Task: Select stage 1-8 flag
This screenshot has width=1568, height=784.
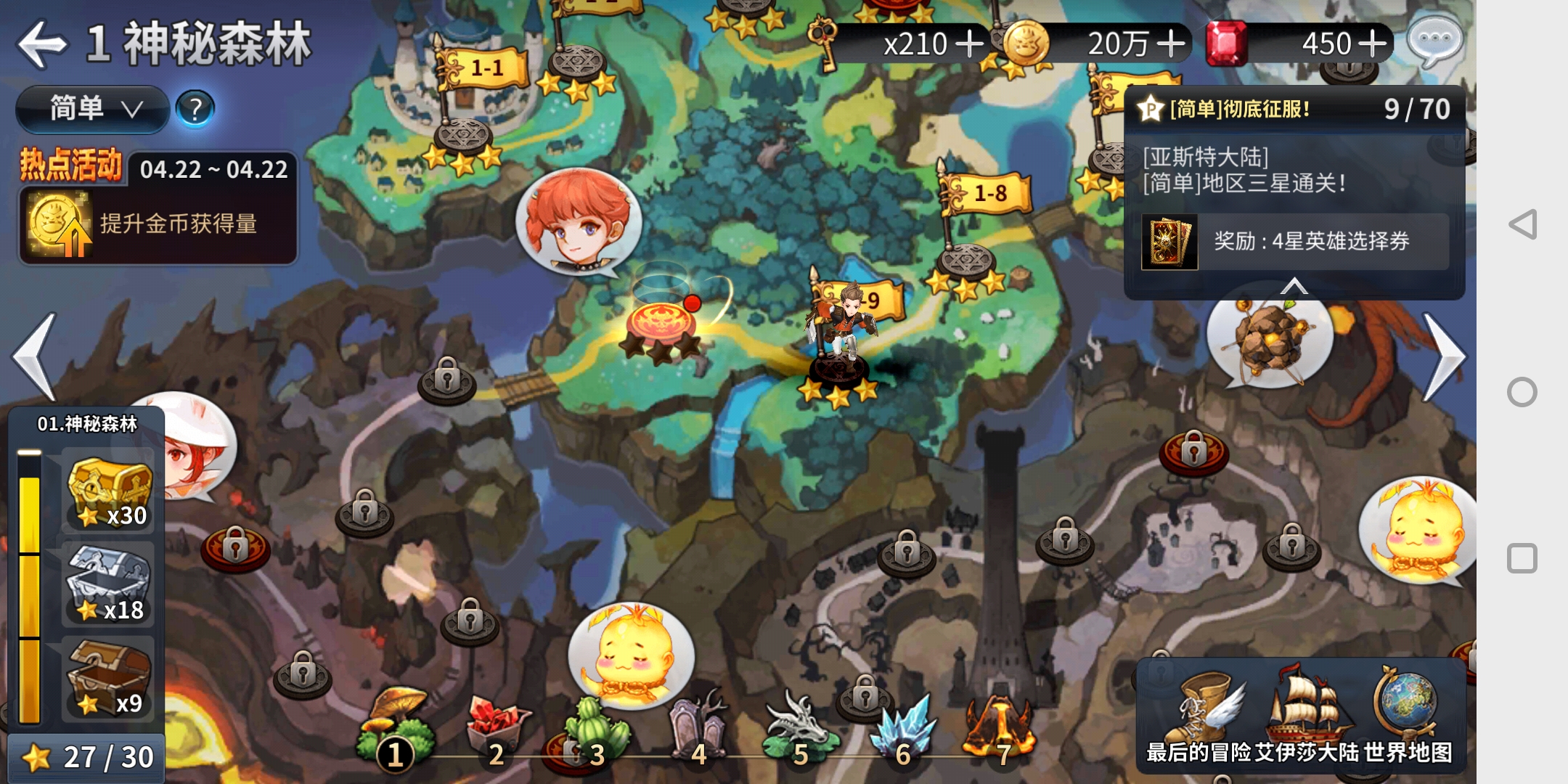Action: (989, 194)
